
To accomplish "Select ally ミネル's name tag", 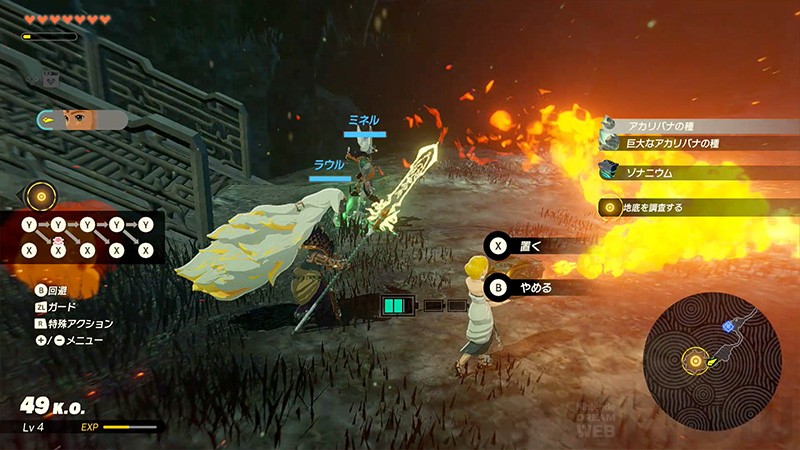I will pos(363,120).
